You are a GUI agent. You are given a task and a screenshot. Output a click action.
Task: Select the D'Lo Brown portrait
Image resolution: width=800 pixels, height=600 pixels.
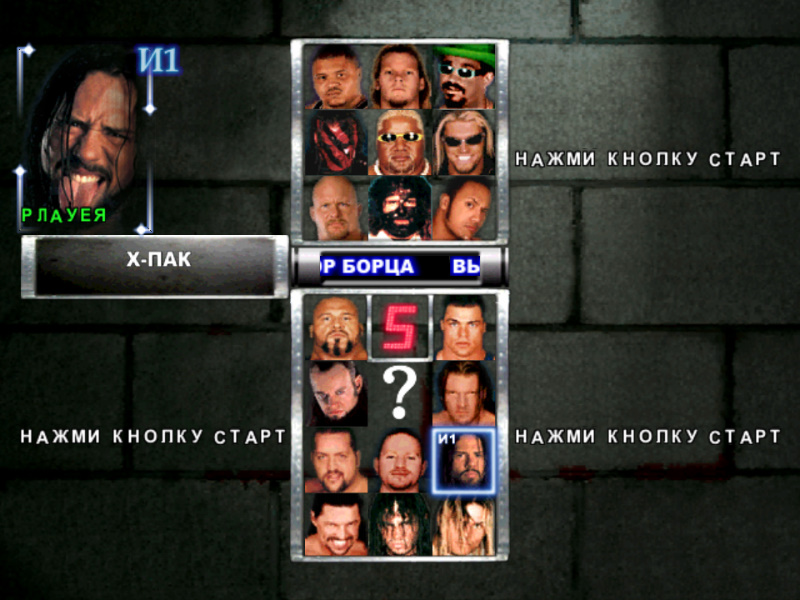point(336,76)
